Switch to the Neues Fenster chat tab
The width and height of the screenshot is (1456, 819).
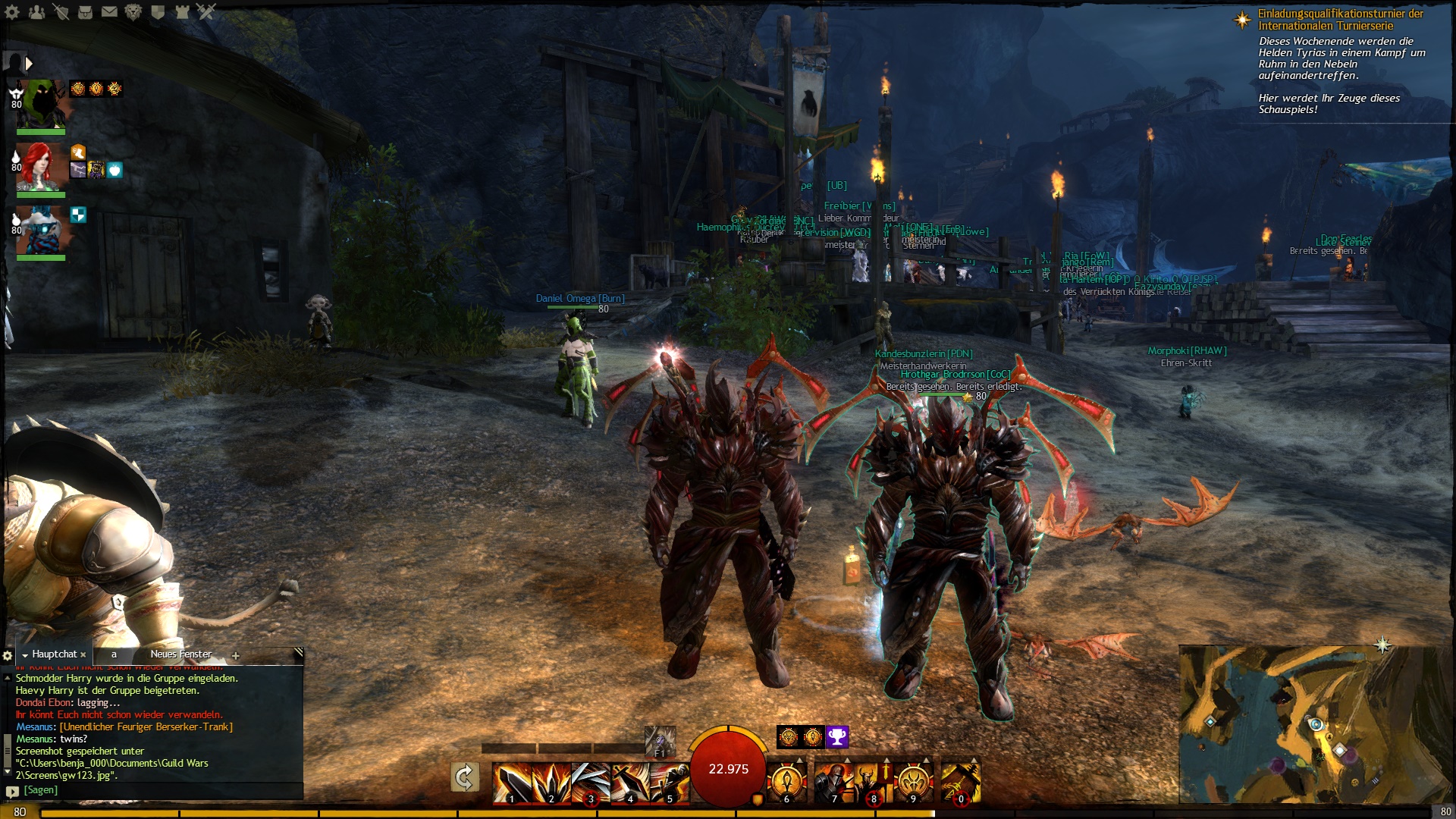(x=180, y=654)
